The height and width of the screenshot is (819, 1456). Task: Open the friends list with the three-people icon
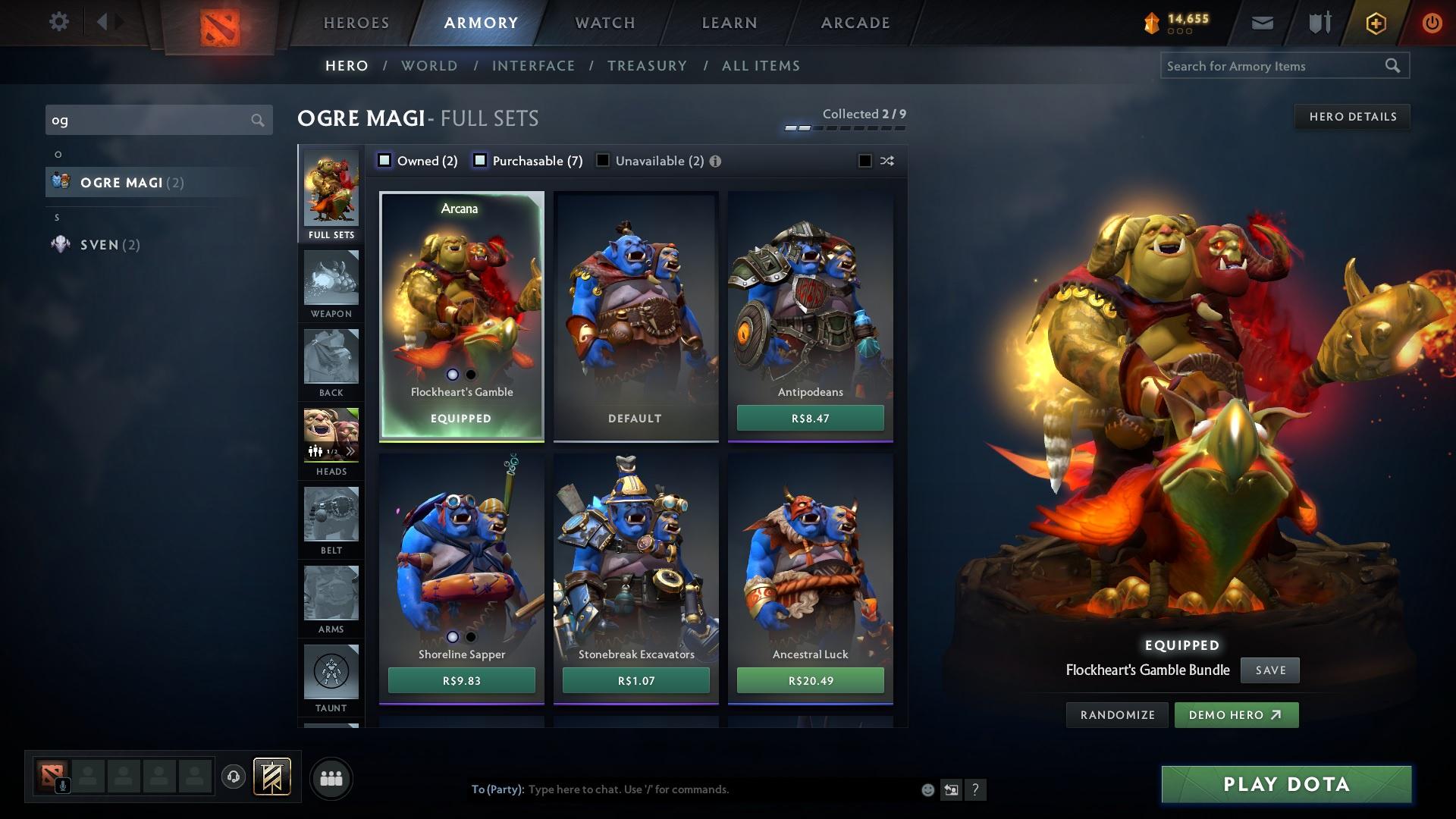[331, 778]
